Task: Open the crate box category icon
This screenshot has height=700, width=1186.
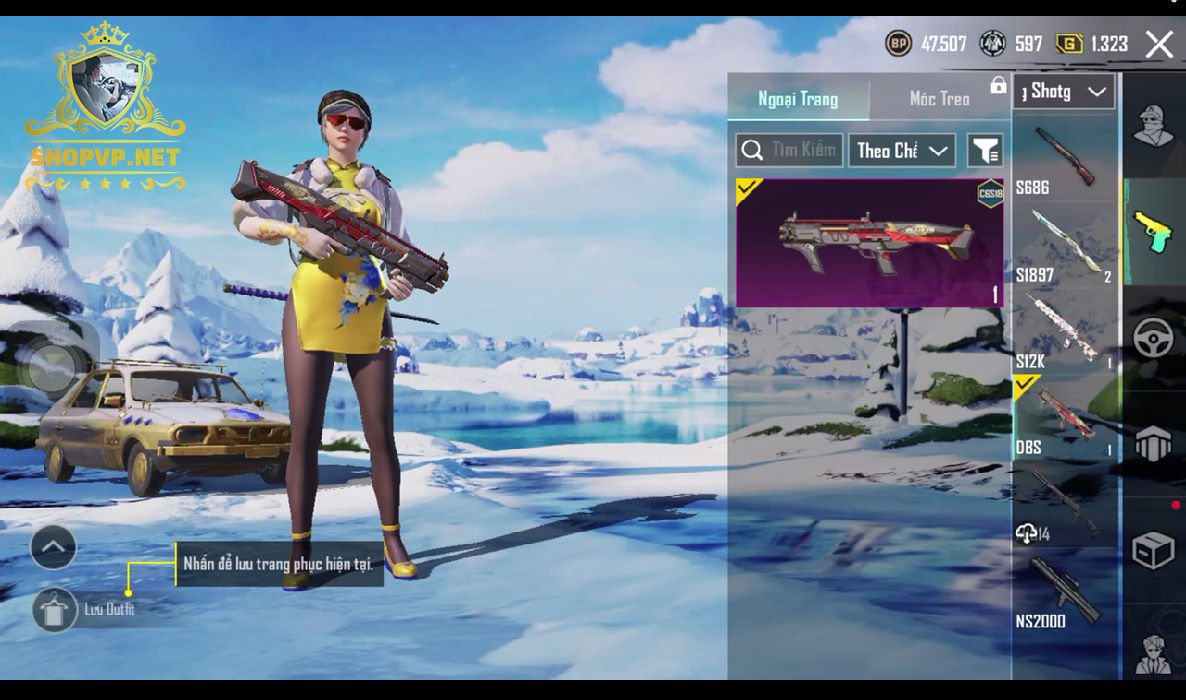Action: click(x=1153, y=550)
